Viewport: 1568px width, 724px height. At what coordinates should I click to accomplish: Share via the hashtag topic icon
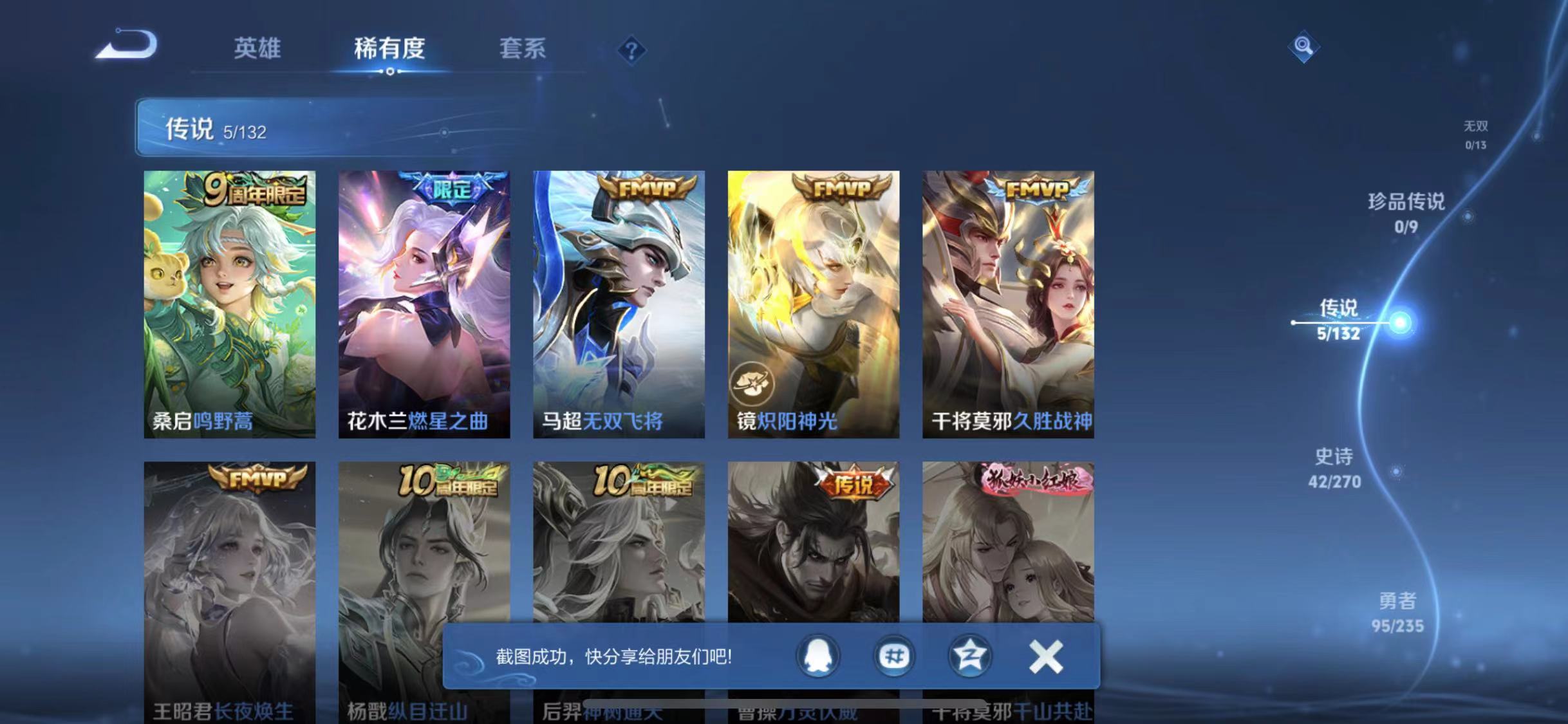coord(893,656)
